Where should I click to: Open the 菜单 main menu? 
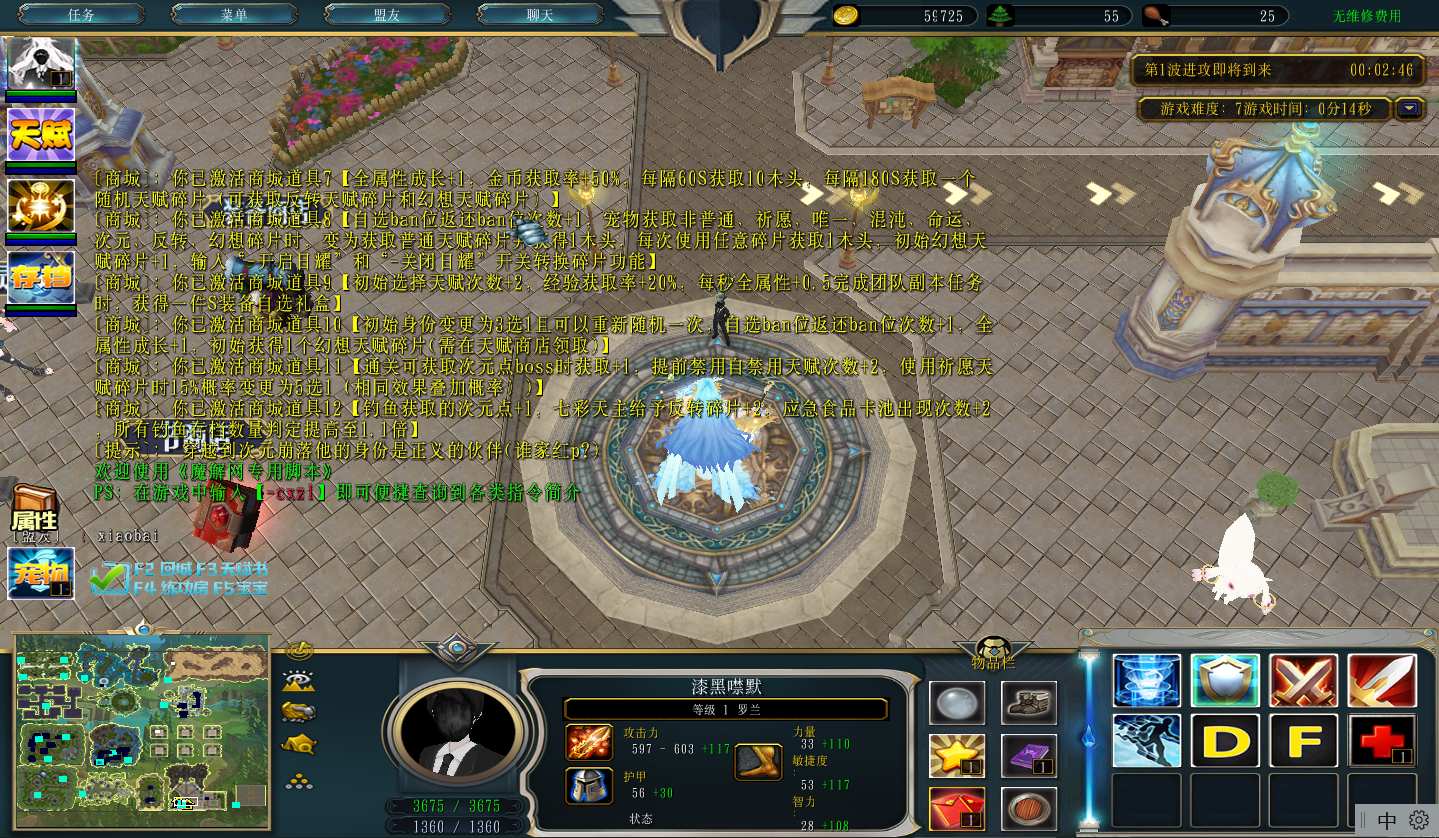(234, 15)
